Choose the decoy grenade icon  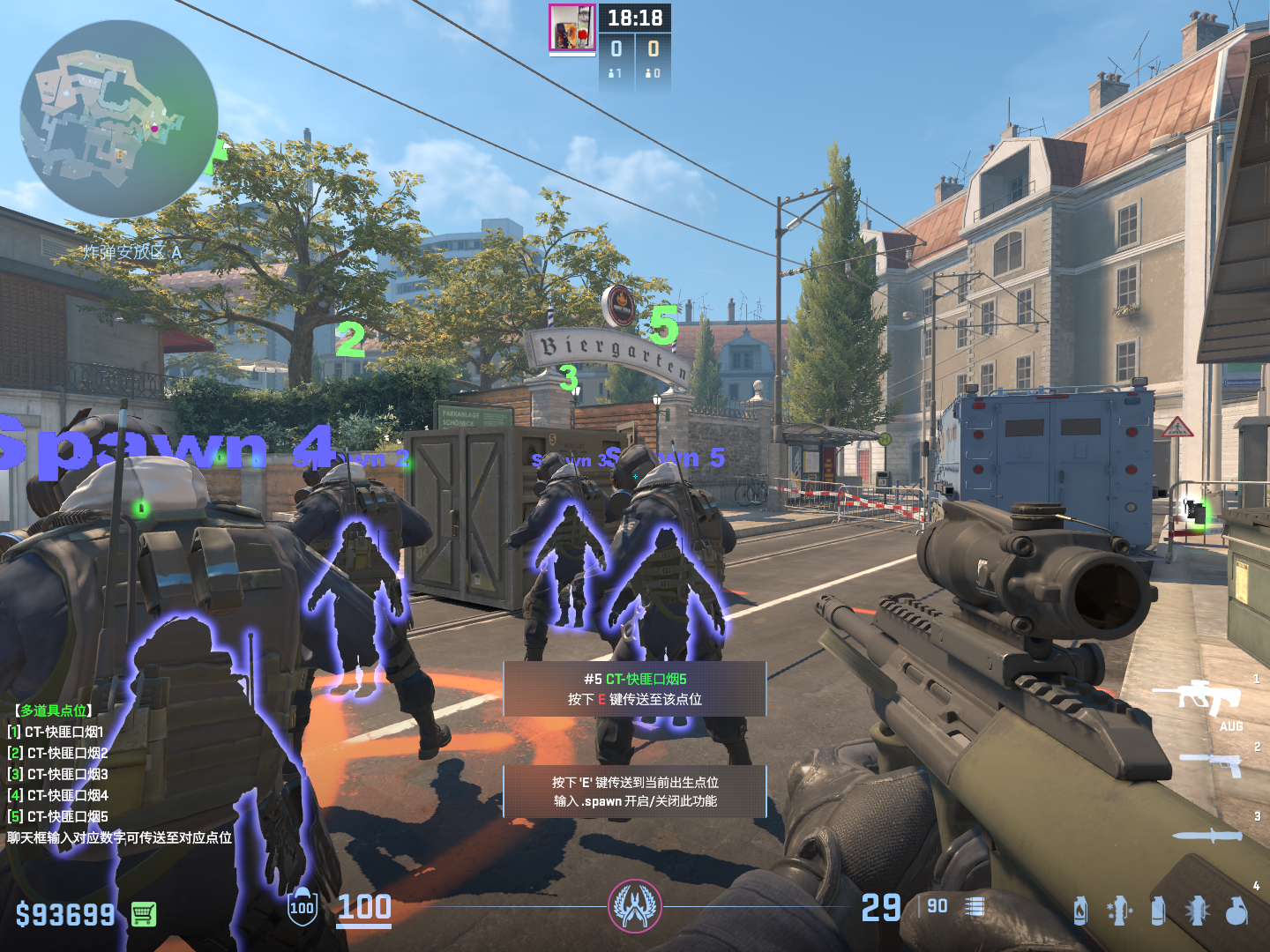[x=1197, y=910]
